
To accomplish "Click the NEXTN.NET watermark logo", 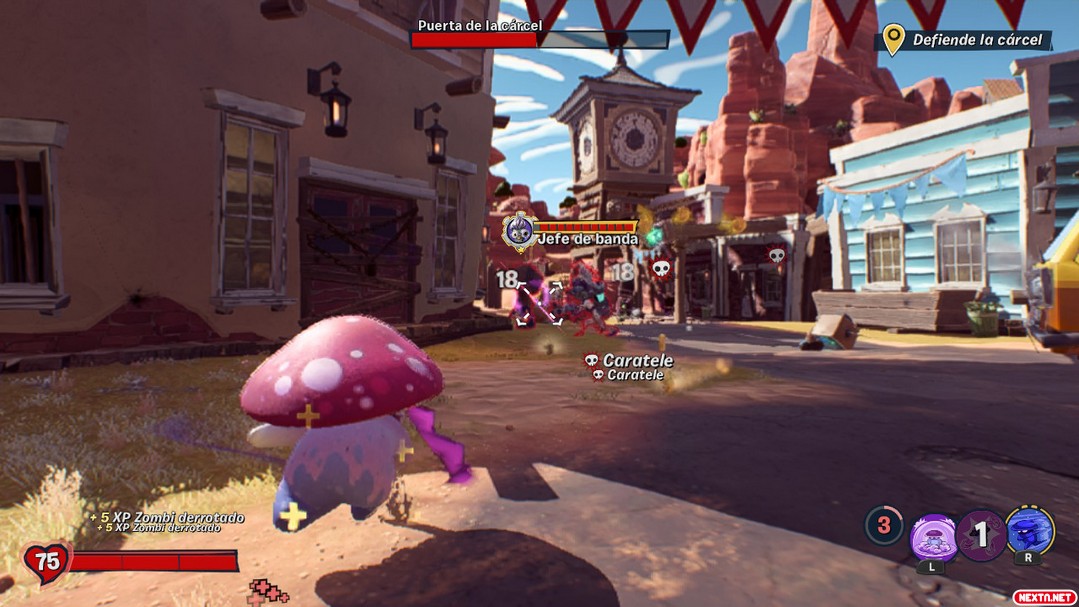I will [1044, 597].
